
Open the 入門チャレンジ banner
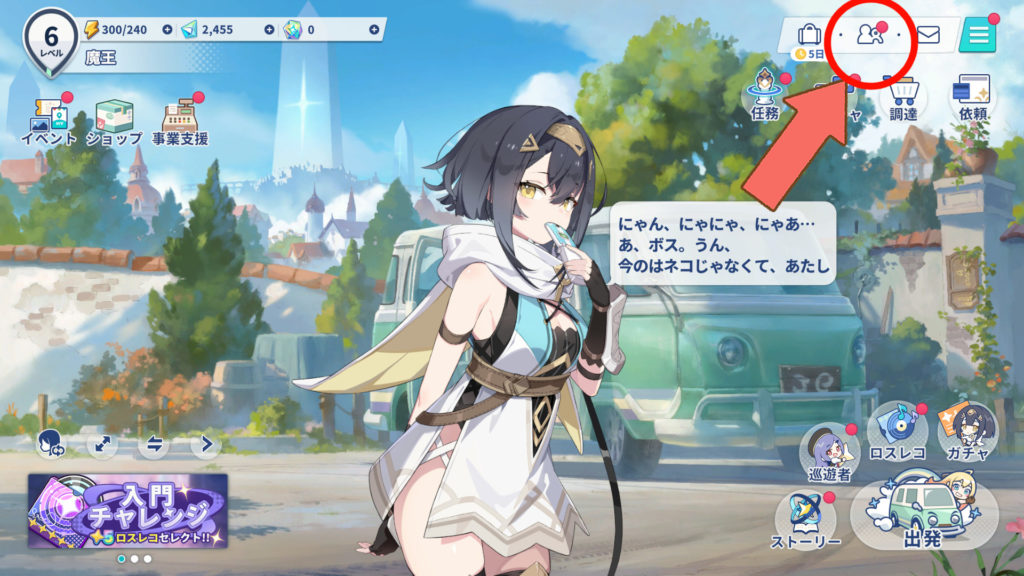[x=128, y=510]
